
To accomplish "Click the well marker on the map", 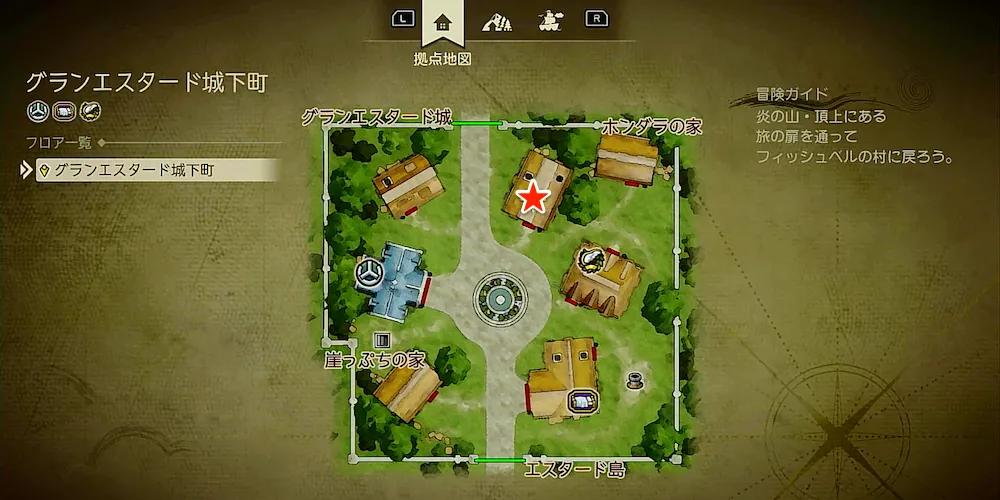I will coord(635,379).
